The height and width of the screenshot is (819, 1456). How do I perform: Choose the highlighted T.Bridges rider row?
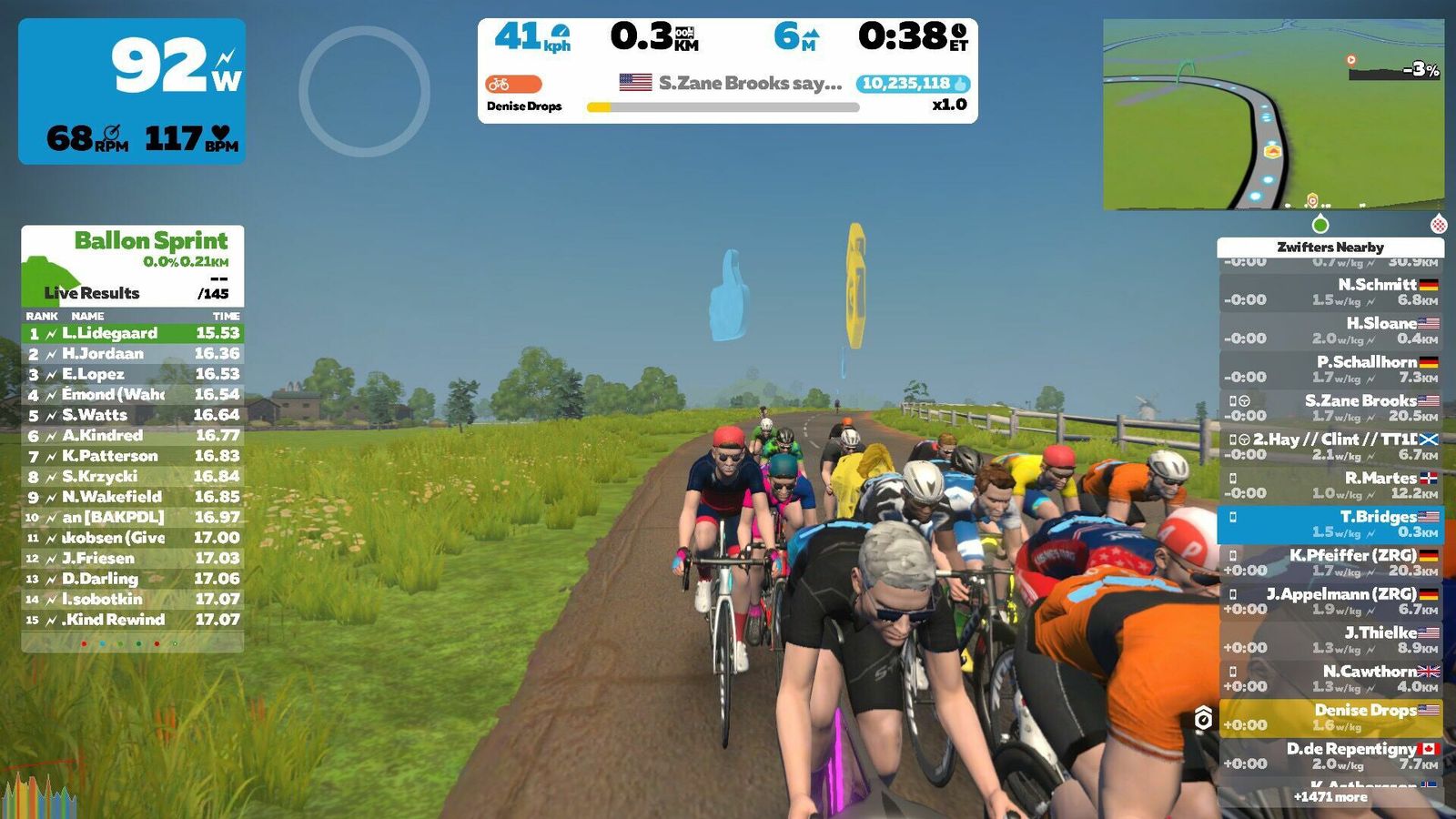(x=1330, y=524)
